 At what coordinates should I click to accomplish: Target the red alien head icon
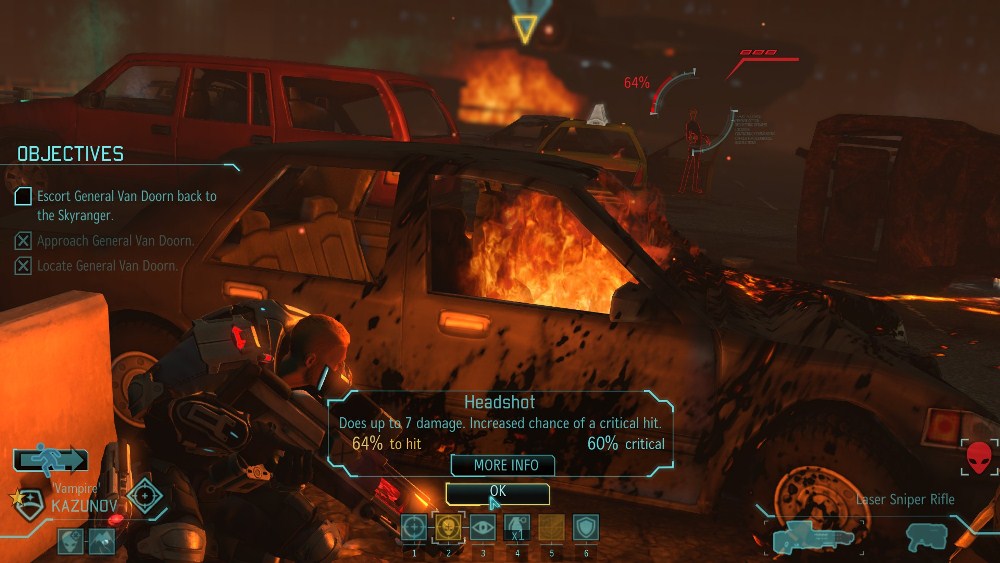coord(981,458)
